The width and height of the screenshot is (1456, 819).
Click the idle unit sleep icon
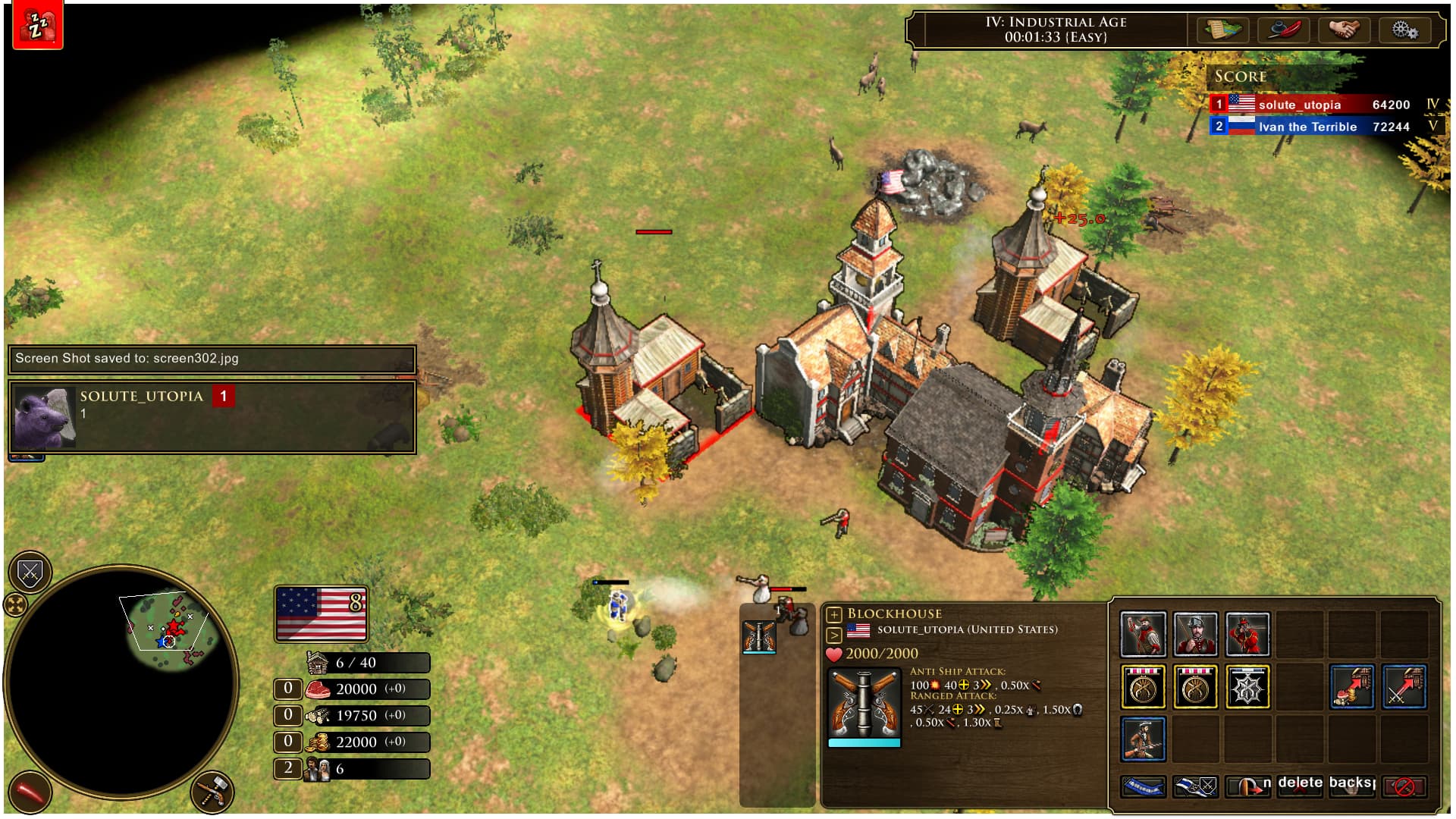pos(33,25)
